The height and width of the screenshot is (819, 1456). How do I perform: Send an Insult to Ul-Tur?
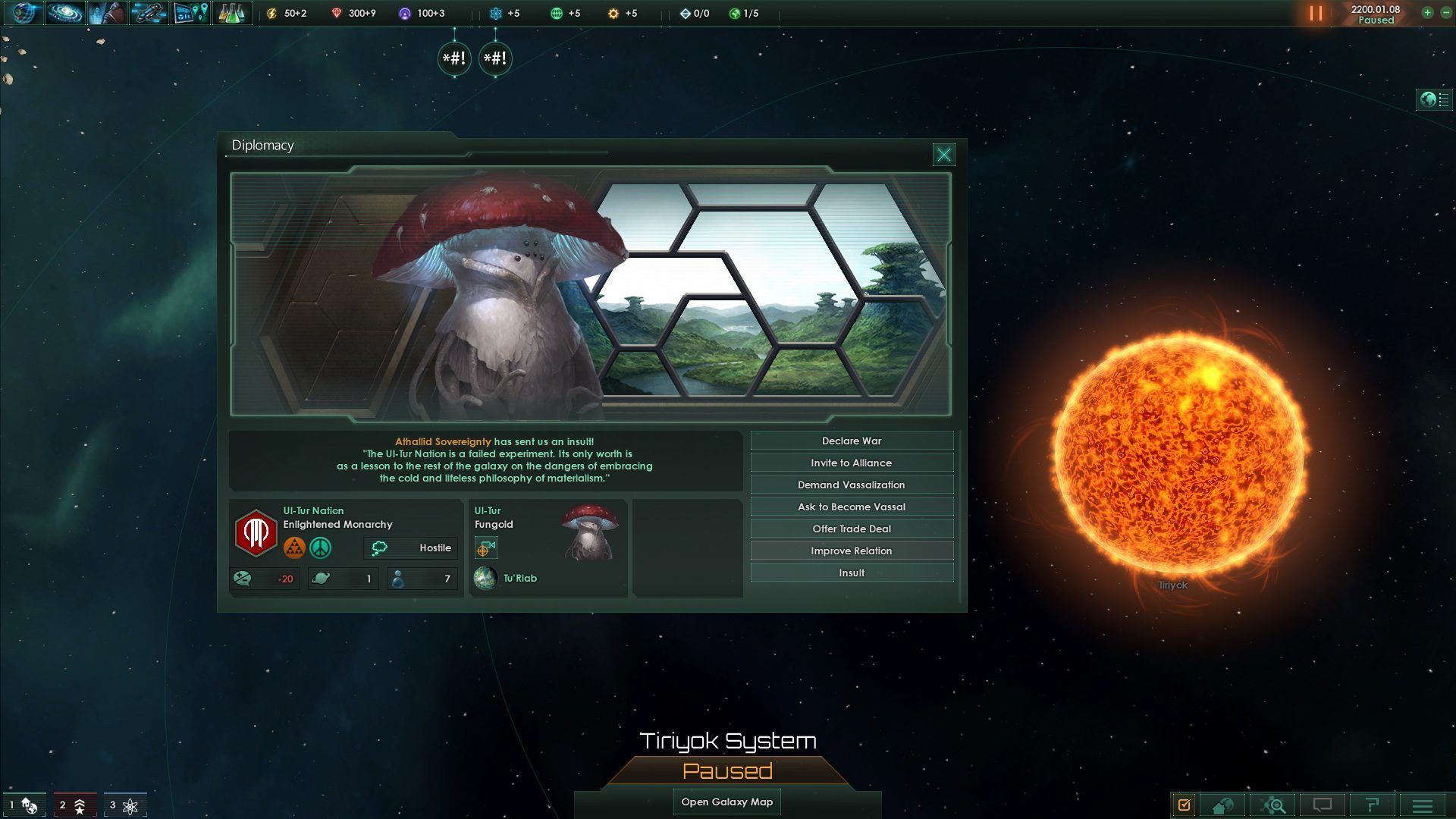[x=852, y=573]
